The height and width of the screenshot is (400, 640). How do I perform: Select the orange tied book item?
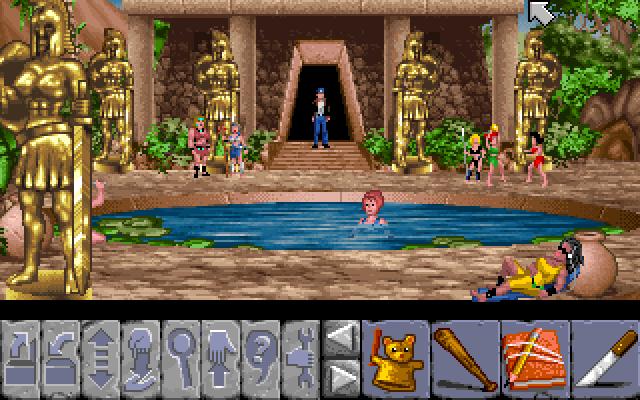coord(533,358)
